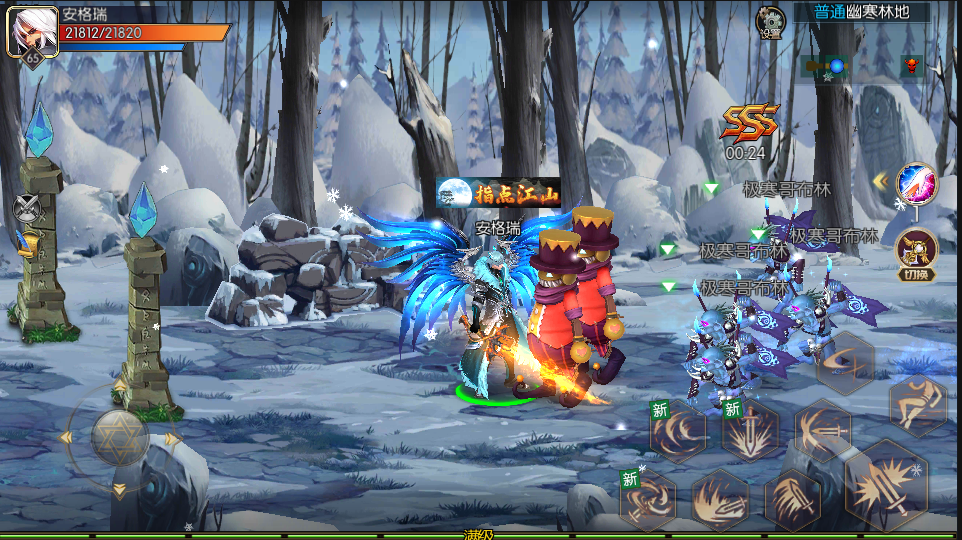Trigger the flaming sword sweep skill
The height and width of the screenshot is (540, 962).
click(x=719, y=499)
